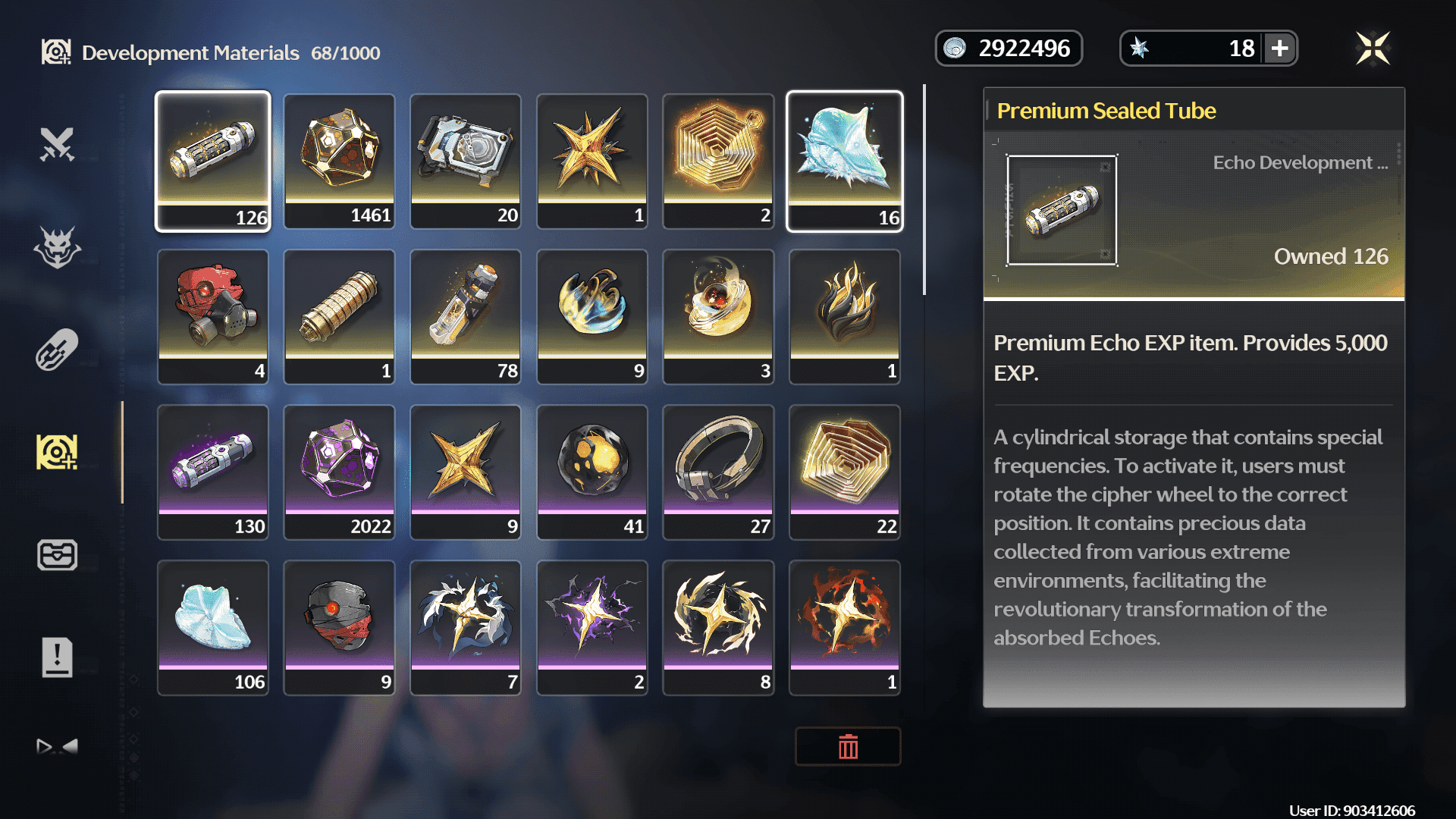This screenshot has height=819, width=1456.
Task: Select the brass cylinder item slot
Action: 339,316
